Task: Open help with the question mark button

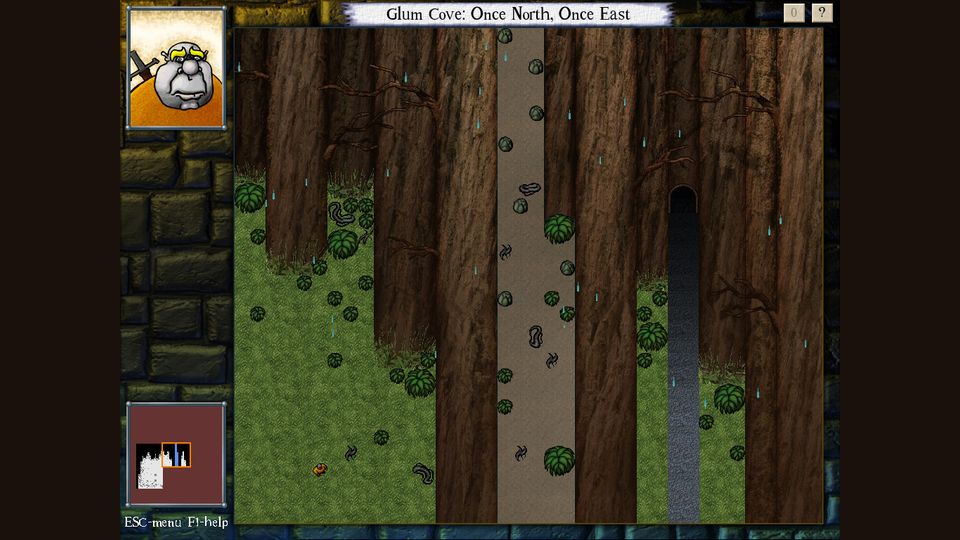Action: click(822, 13)
